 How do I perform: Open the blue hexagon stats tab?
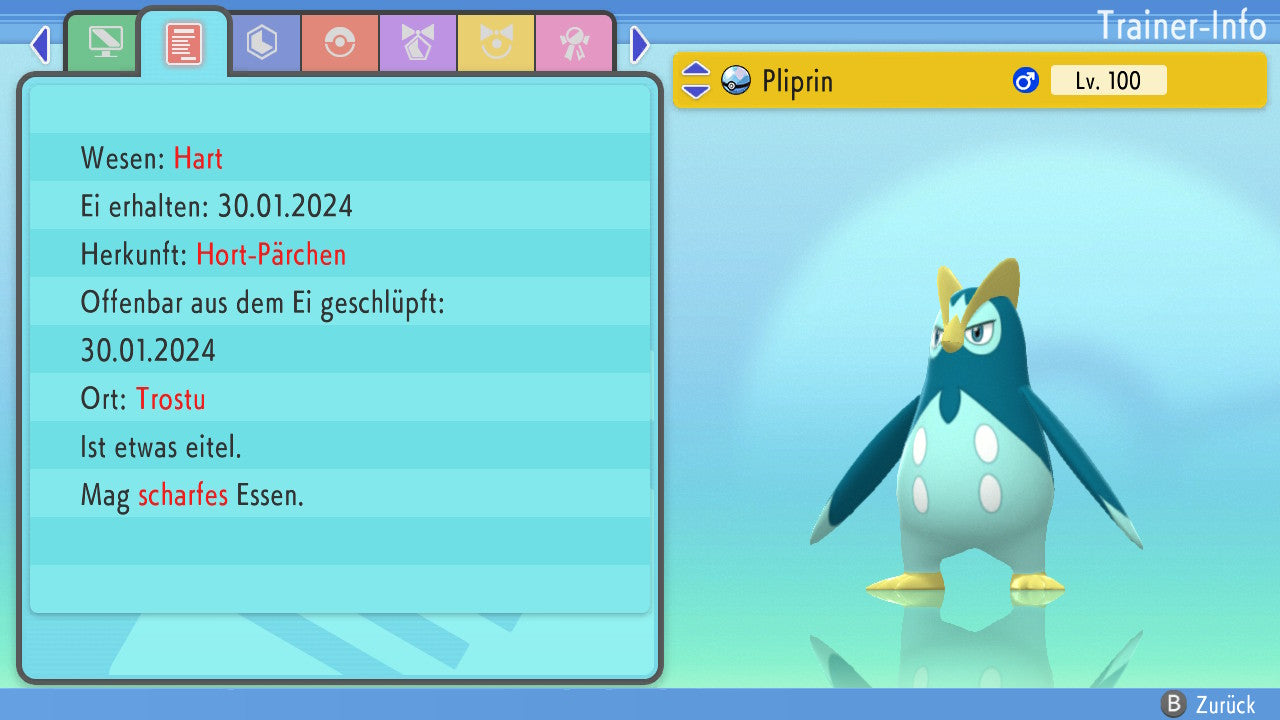click(x=262, y=43)
